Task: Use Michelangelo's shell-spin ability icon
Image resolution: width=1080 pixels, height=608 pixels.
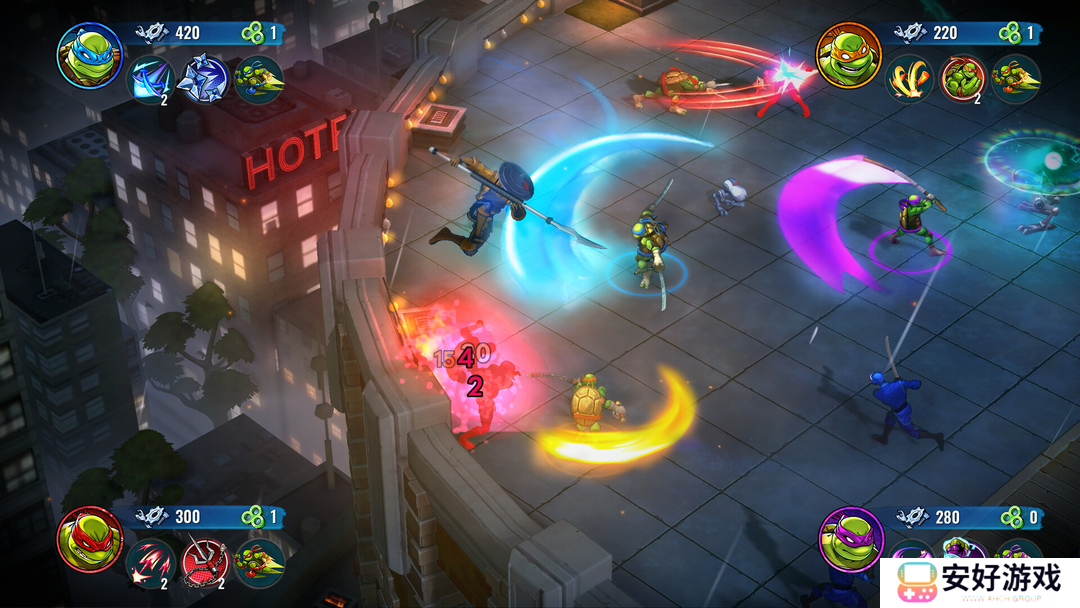Action: pyautogui.click(x=962, y=80)
